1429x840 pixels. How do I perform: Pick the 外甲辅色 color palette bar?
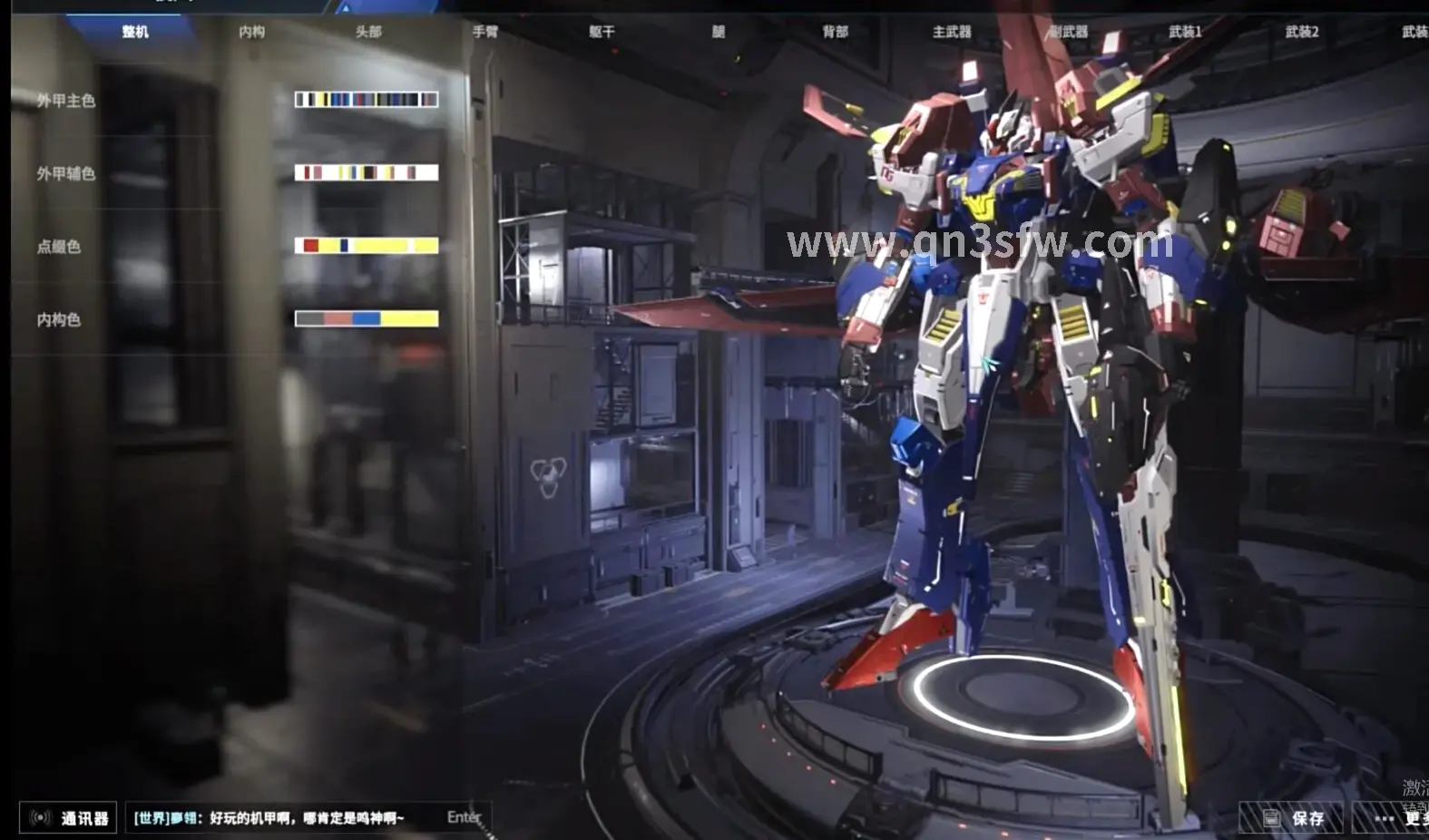pos(367,172)
